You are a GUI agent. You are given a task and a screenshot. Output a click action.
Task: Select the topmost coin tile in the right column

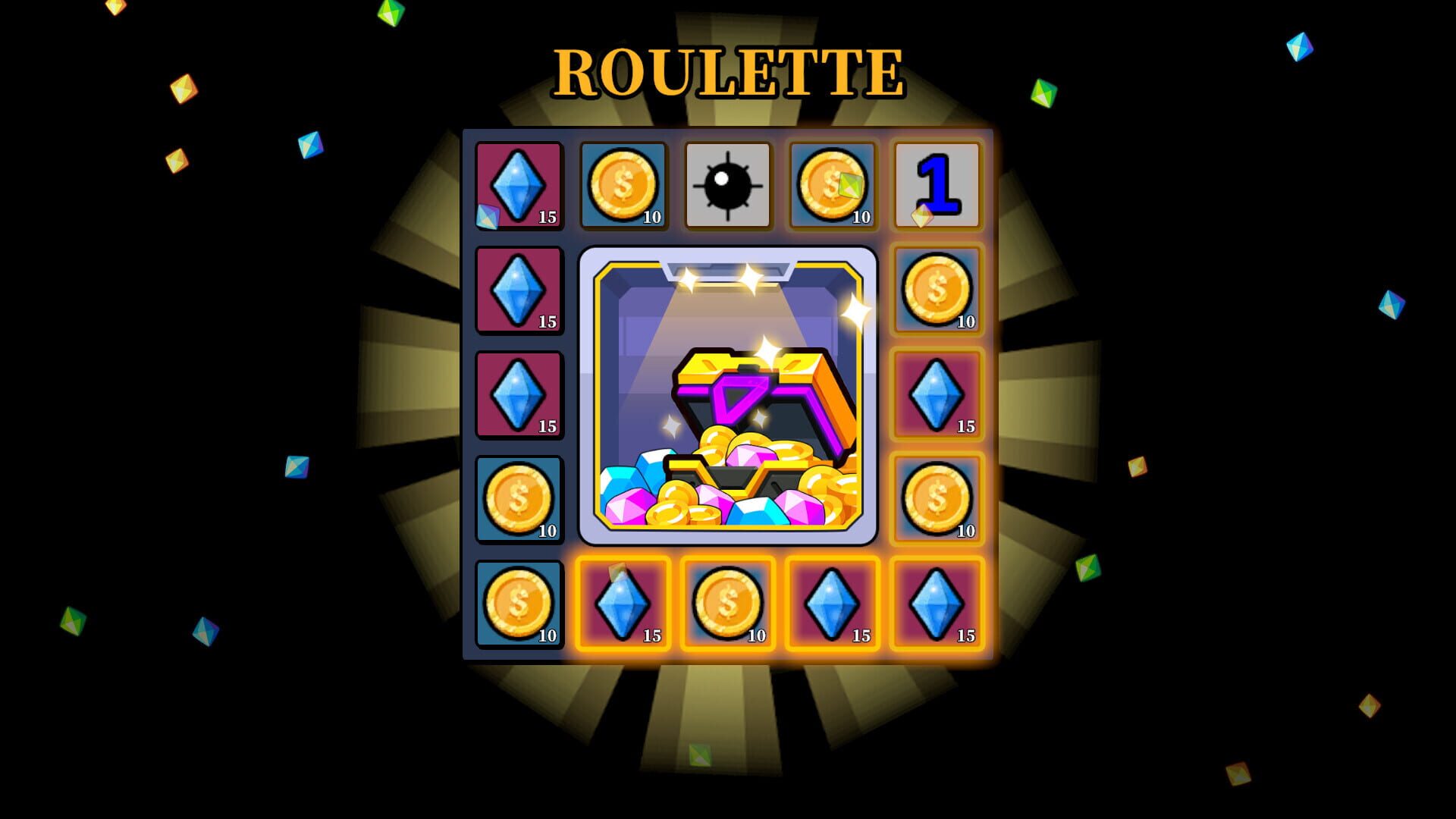click(x=937, y=289)
